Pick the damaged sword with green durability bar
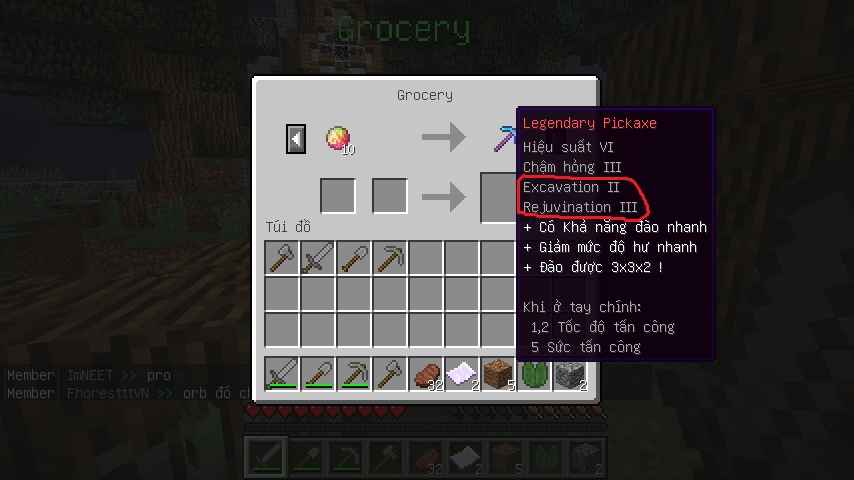This screenshot has height=480, width=854. pos(282,373)
